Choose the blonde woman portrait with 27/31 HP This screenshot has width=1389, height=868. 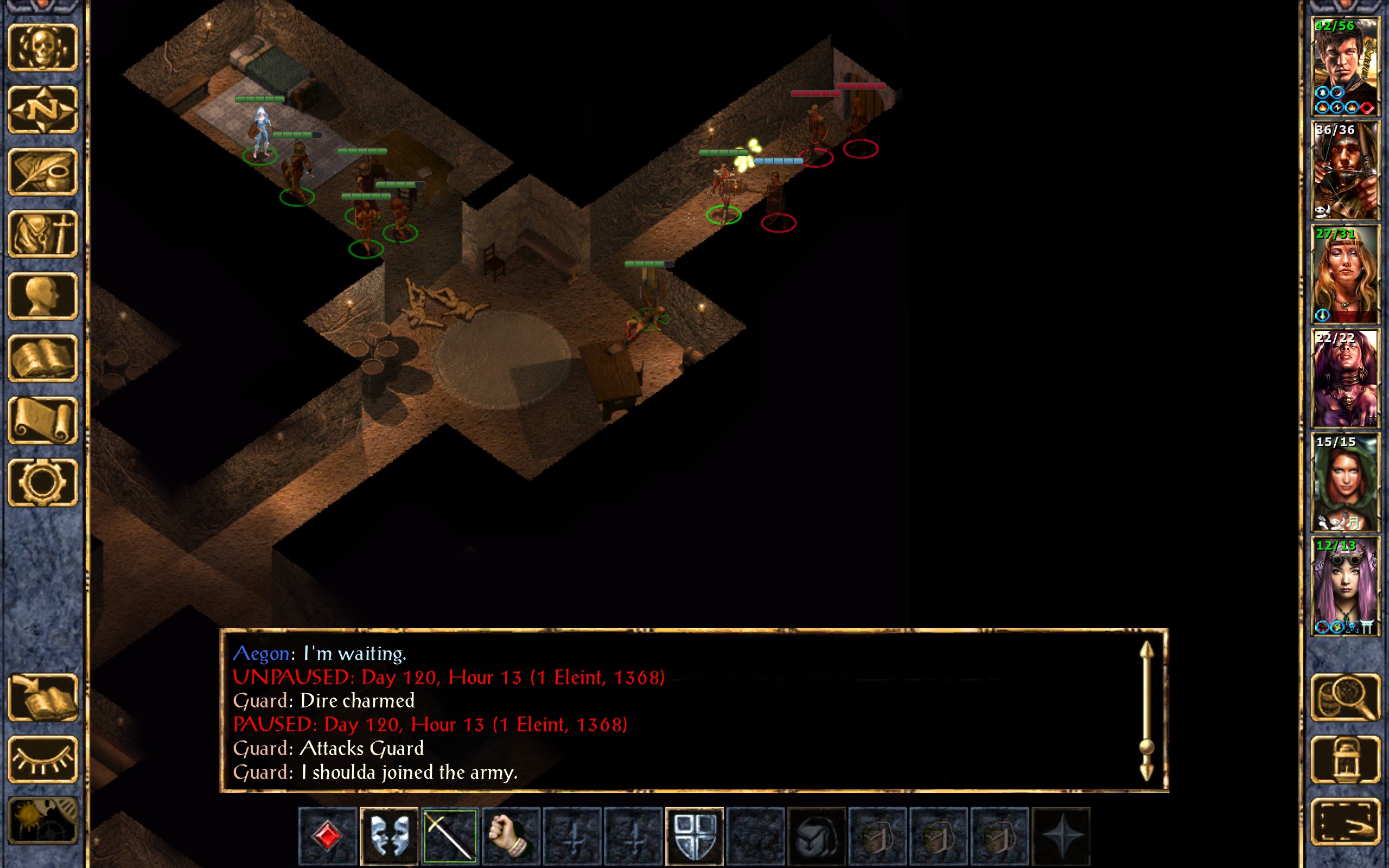click(1345, 275)
